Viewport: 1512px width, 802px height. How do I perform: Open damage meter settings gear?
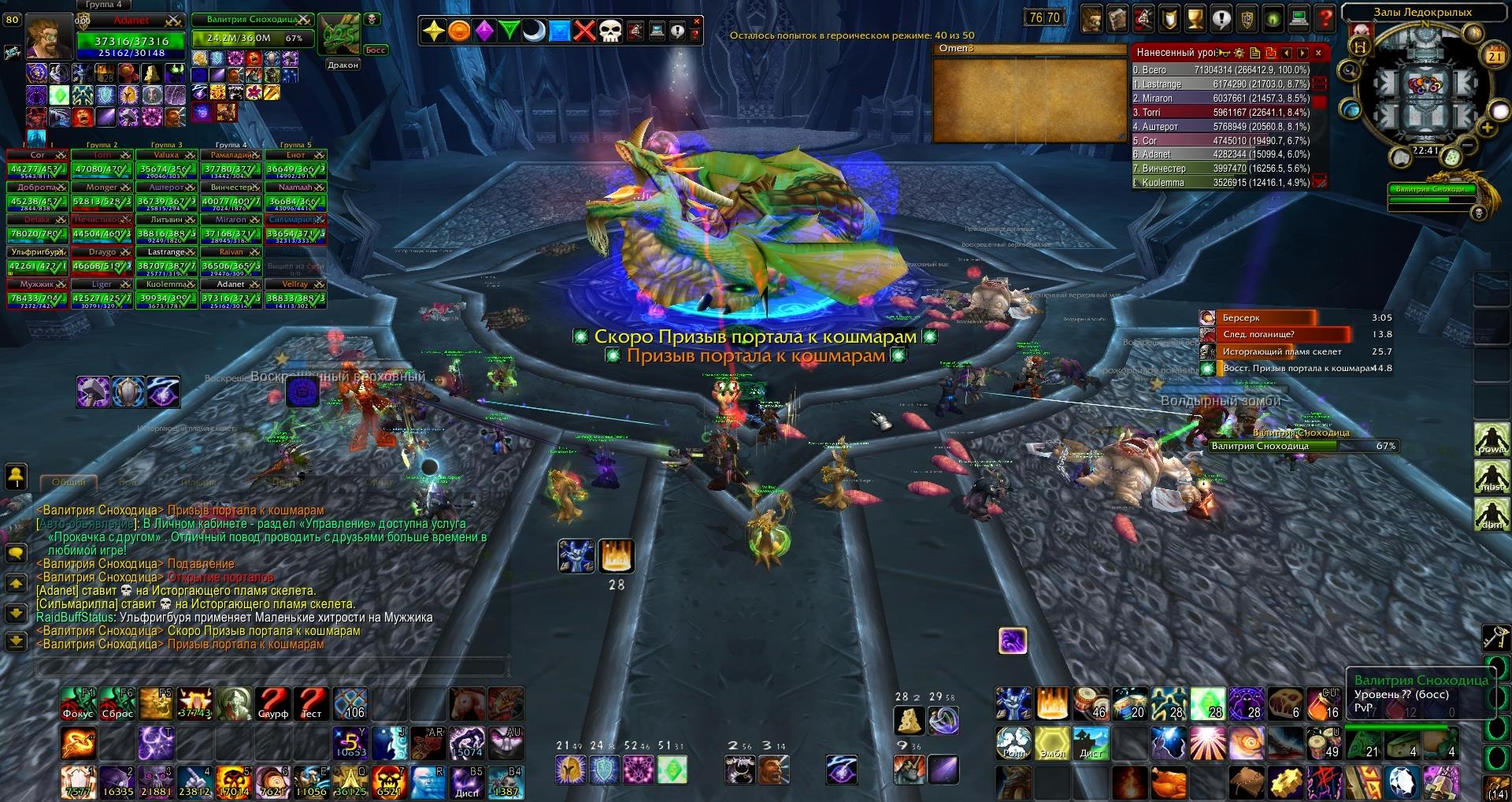coord(1240,54)
